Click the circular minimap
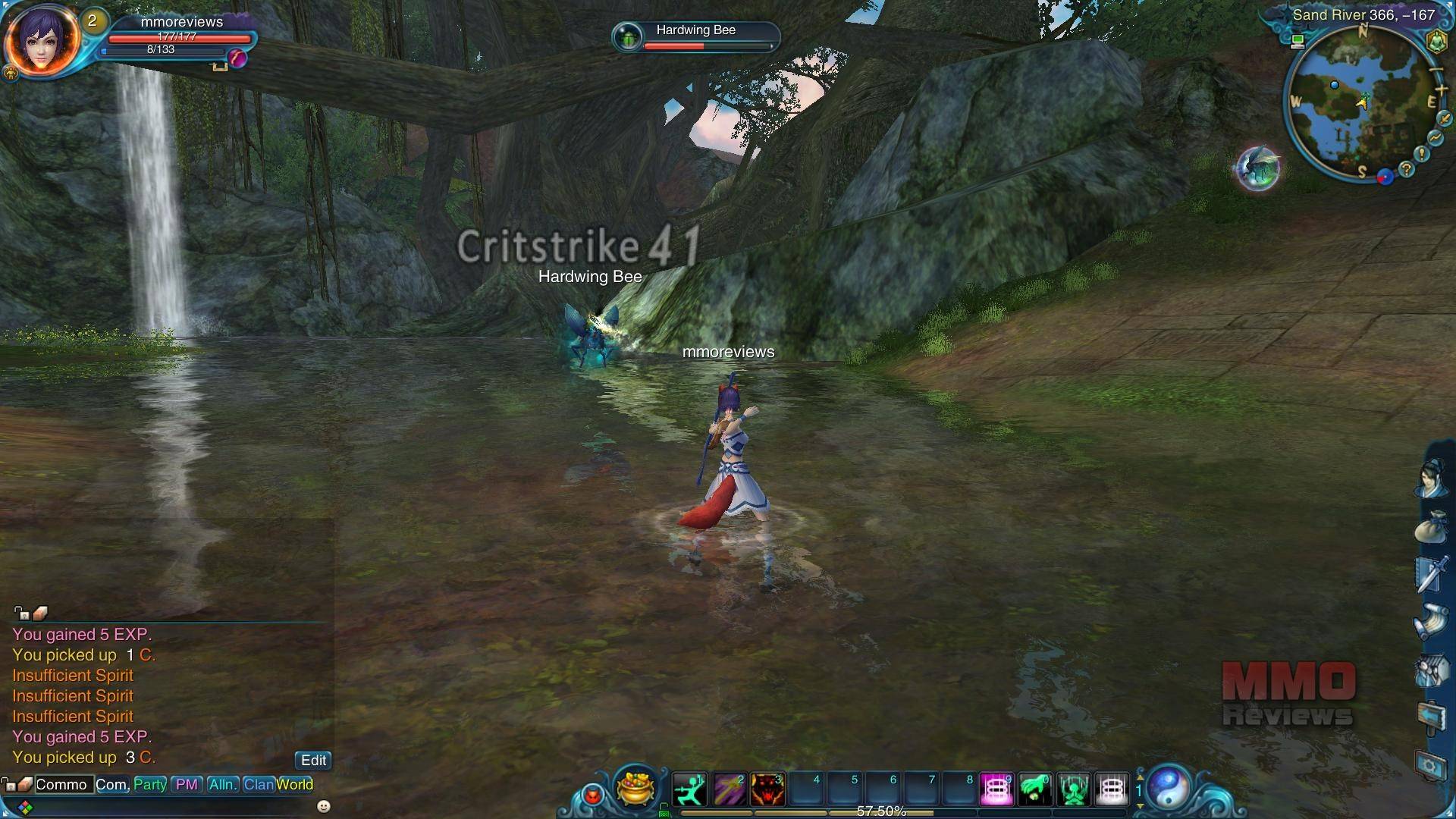Viewport: 1456px width, 819px height. [x=1355, y=102]
